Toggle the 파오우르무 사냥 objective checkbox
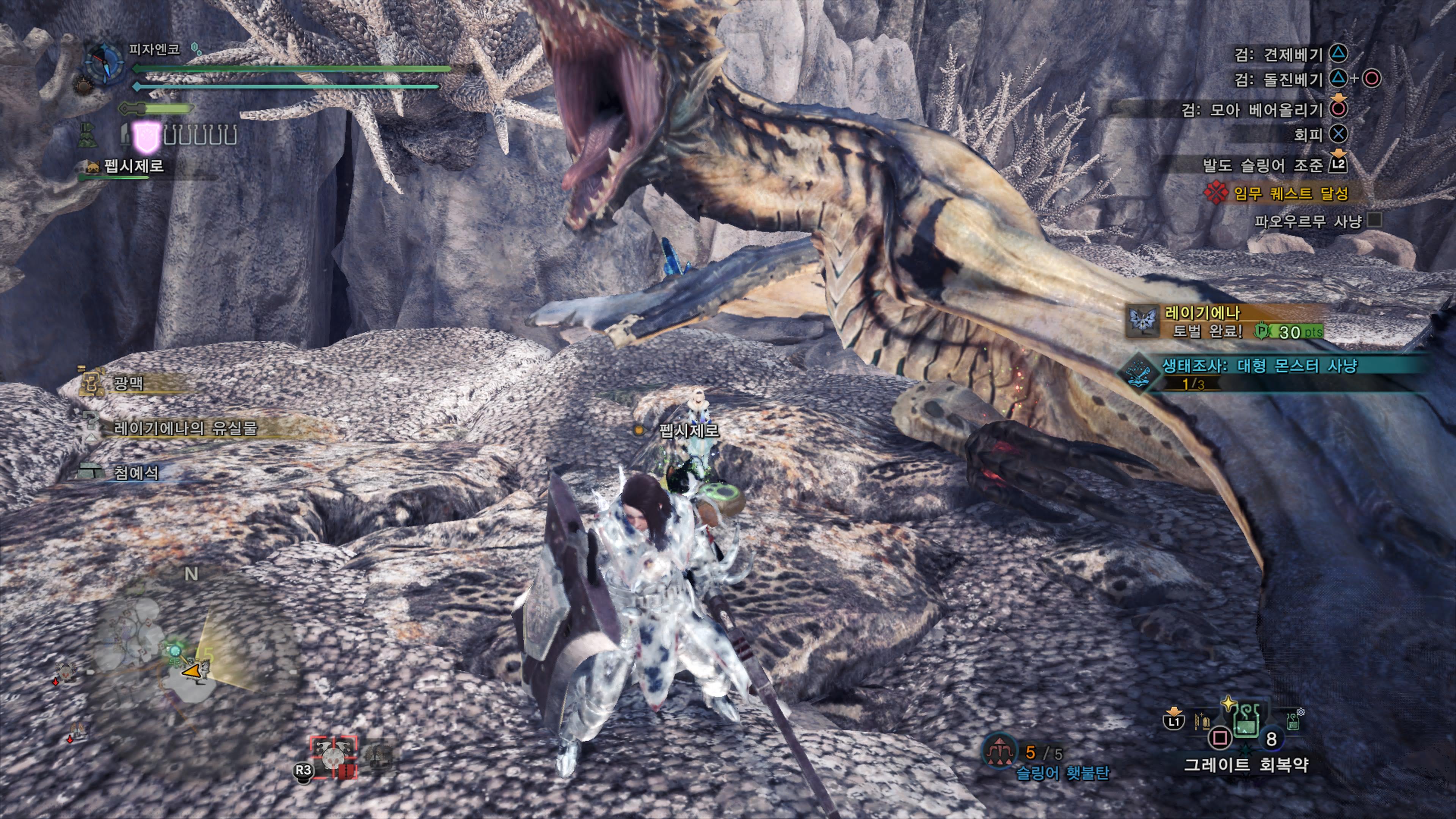The image size is (1456, 819). 1374,220
